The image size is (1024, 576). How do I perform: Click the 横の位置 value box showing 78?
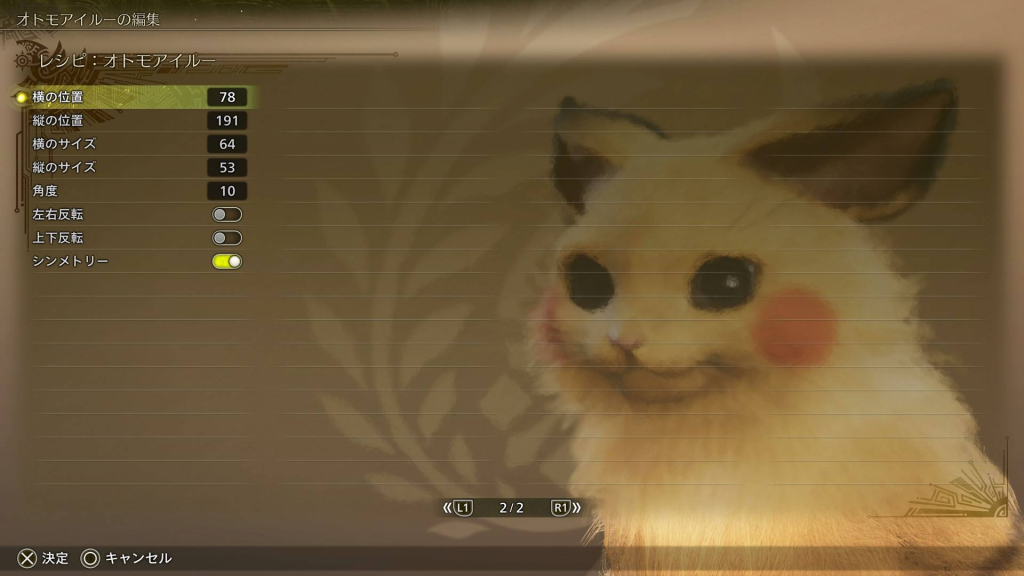(227, 97)
